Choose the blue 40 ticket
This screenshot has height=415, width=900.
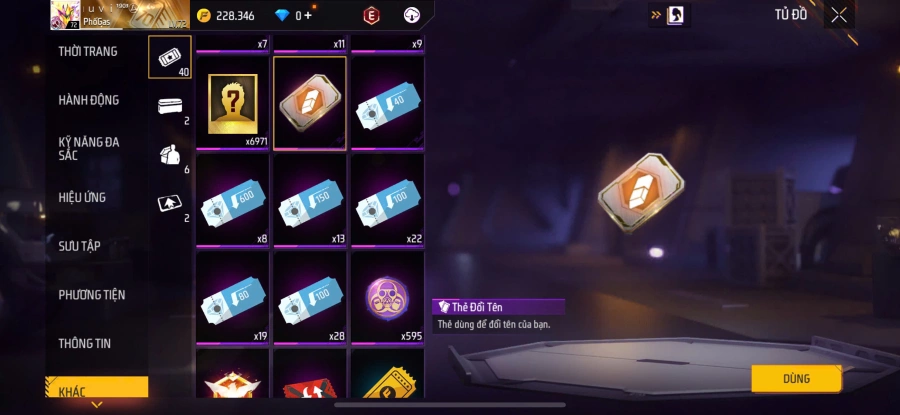click(387, 104)
